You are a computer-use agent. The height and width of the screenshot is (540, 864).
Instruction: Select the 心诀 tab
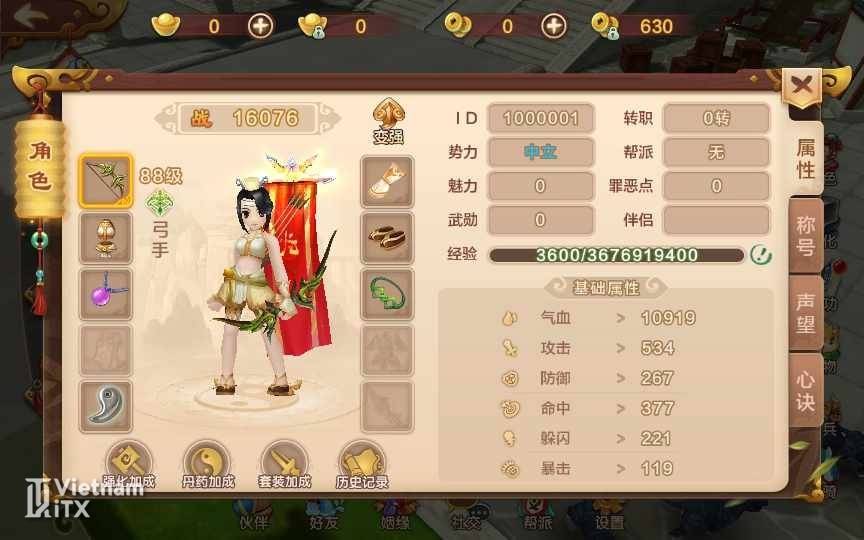[x=805, y=391]
